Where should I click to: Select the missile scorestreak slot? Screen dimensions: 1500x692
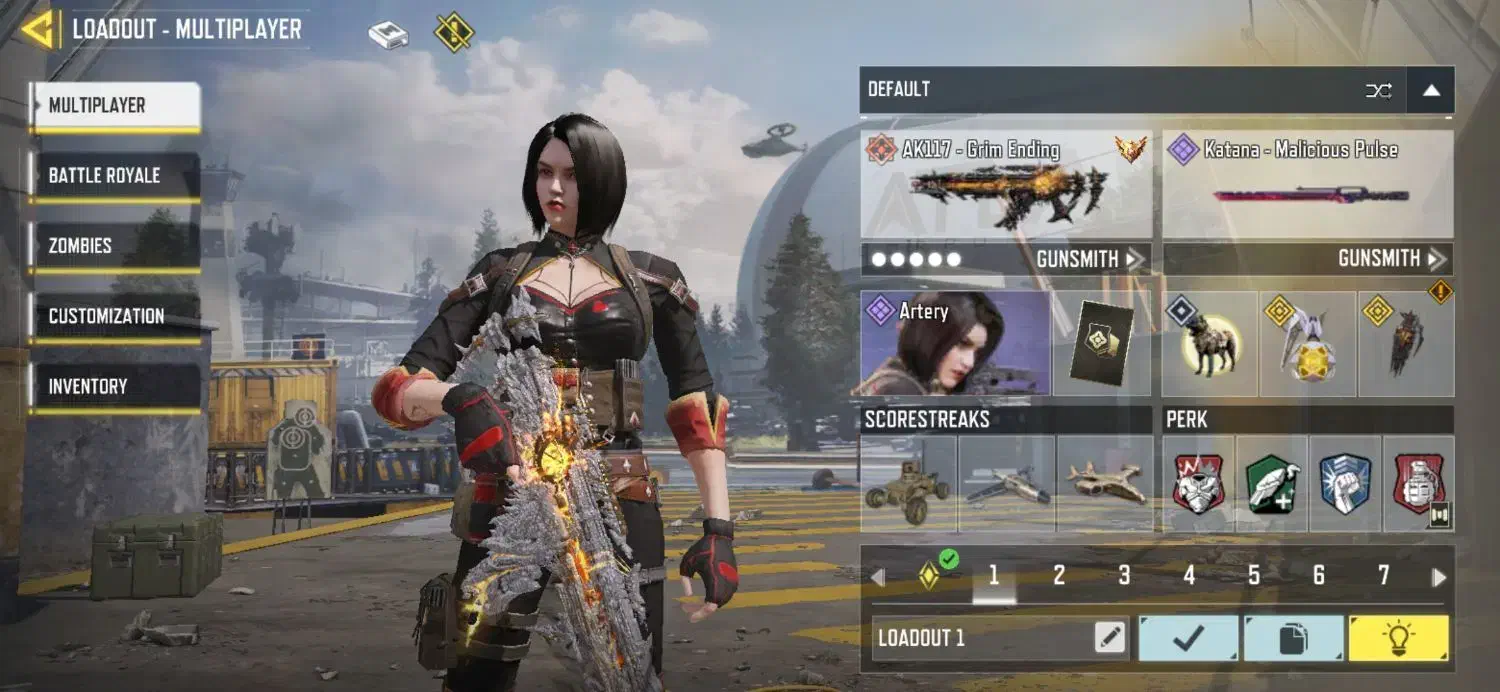pos(1007,484)
